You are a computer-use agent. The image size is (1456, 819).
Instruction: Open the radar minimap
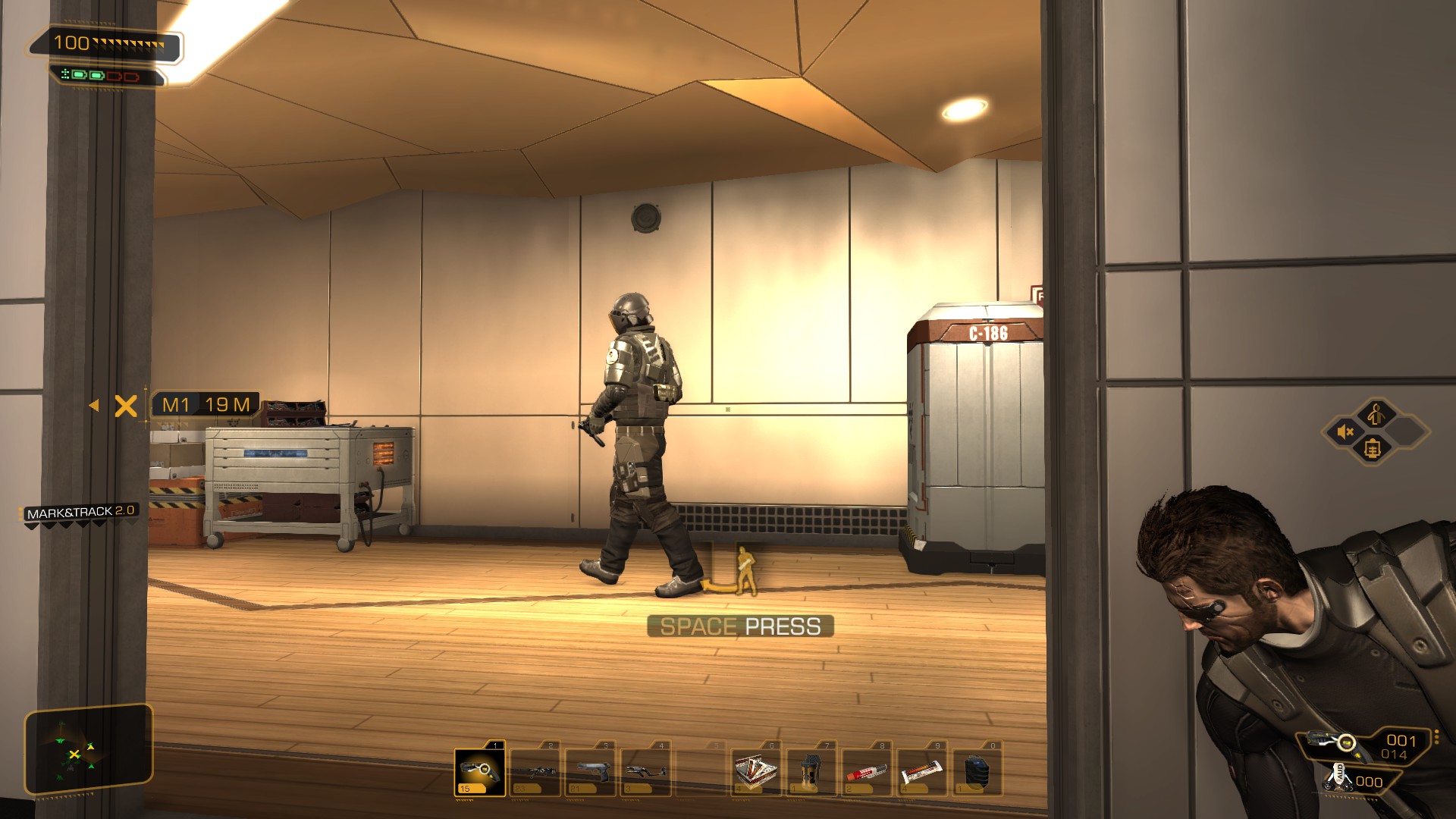pos(88,751)
